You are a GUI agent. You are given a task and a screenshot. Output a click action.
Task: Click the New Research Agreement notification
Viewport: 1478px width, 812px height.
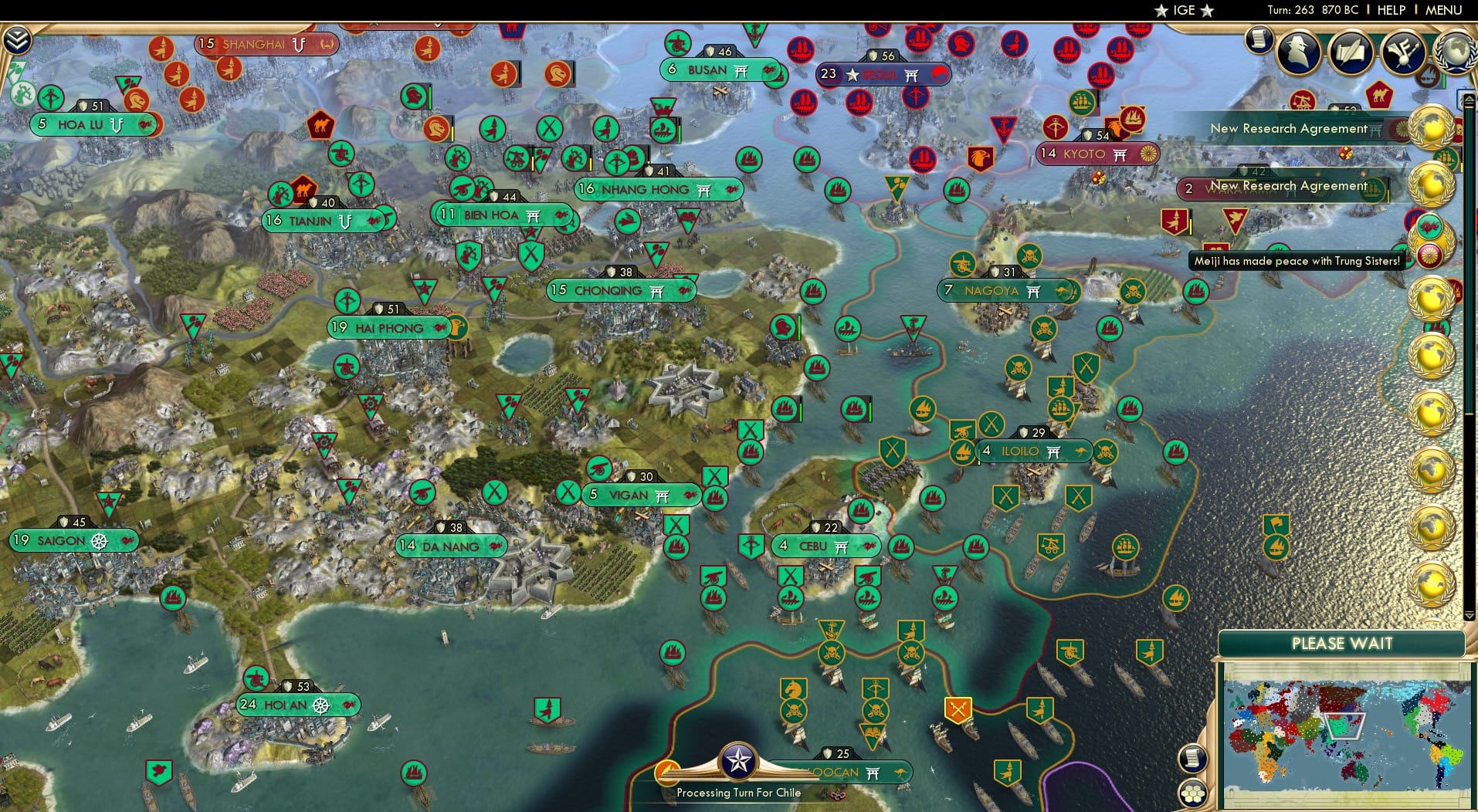pyautogui.click(x=1288, y=129)
